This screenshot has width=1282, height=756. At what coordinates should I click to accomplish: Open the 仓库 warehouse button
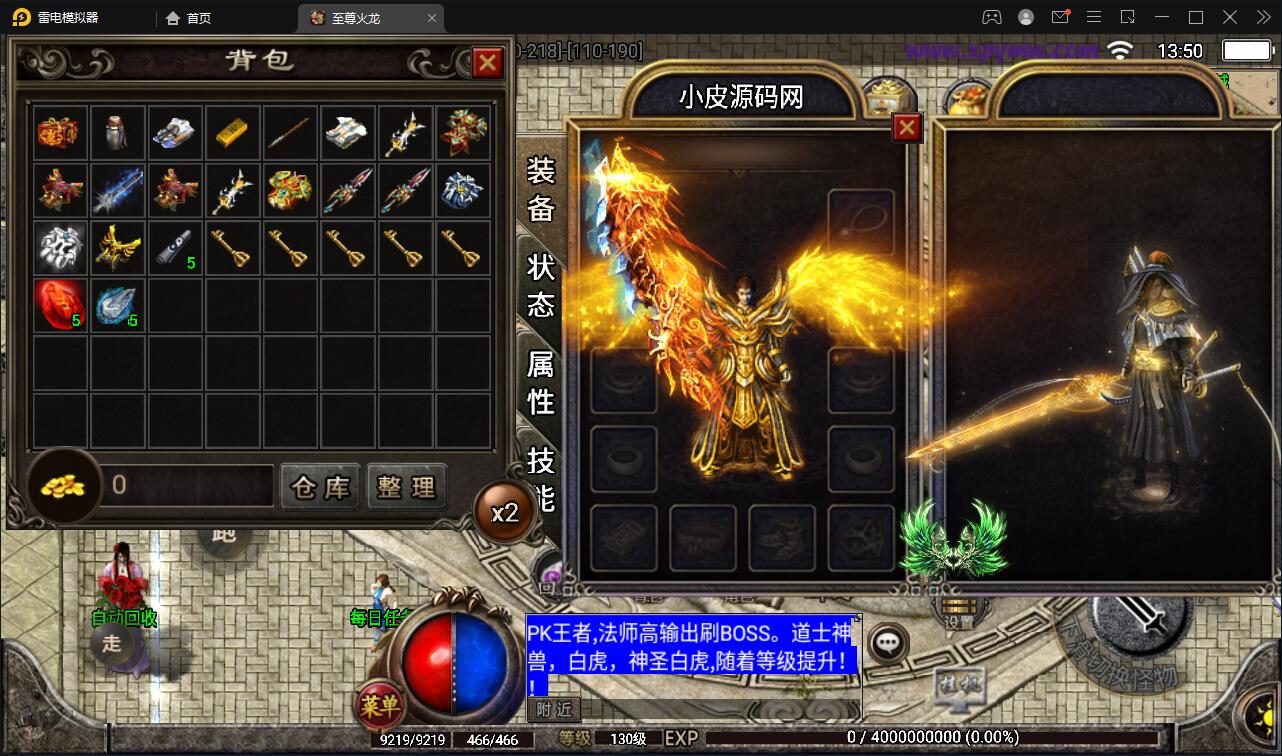coord(320,486)
